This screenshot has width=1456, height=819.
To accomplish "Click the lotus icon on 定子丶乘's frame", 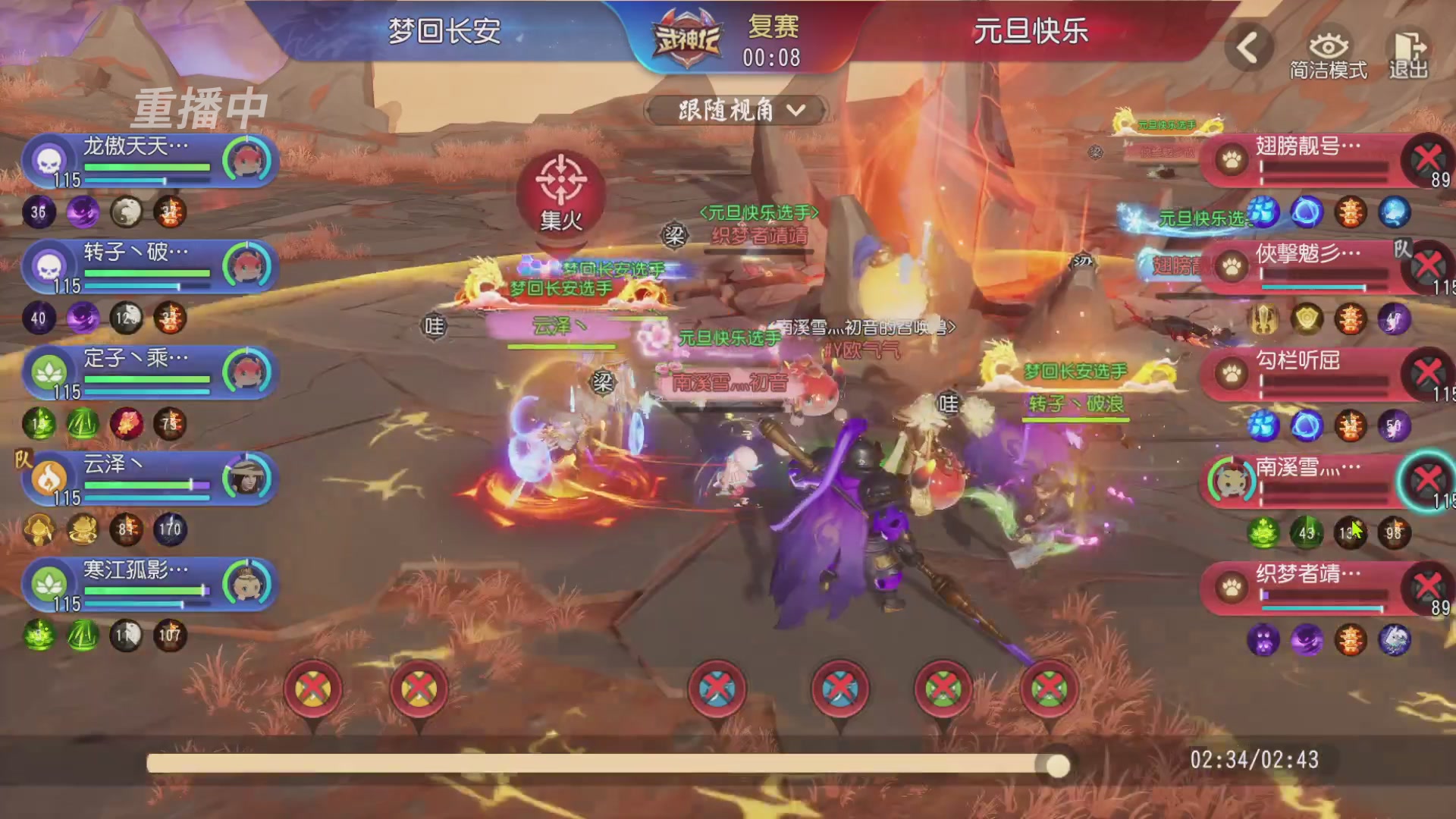I will pyautogui.click(x=49, y=371).
